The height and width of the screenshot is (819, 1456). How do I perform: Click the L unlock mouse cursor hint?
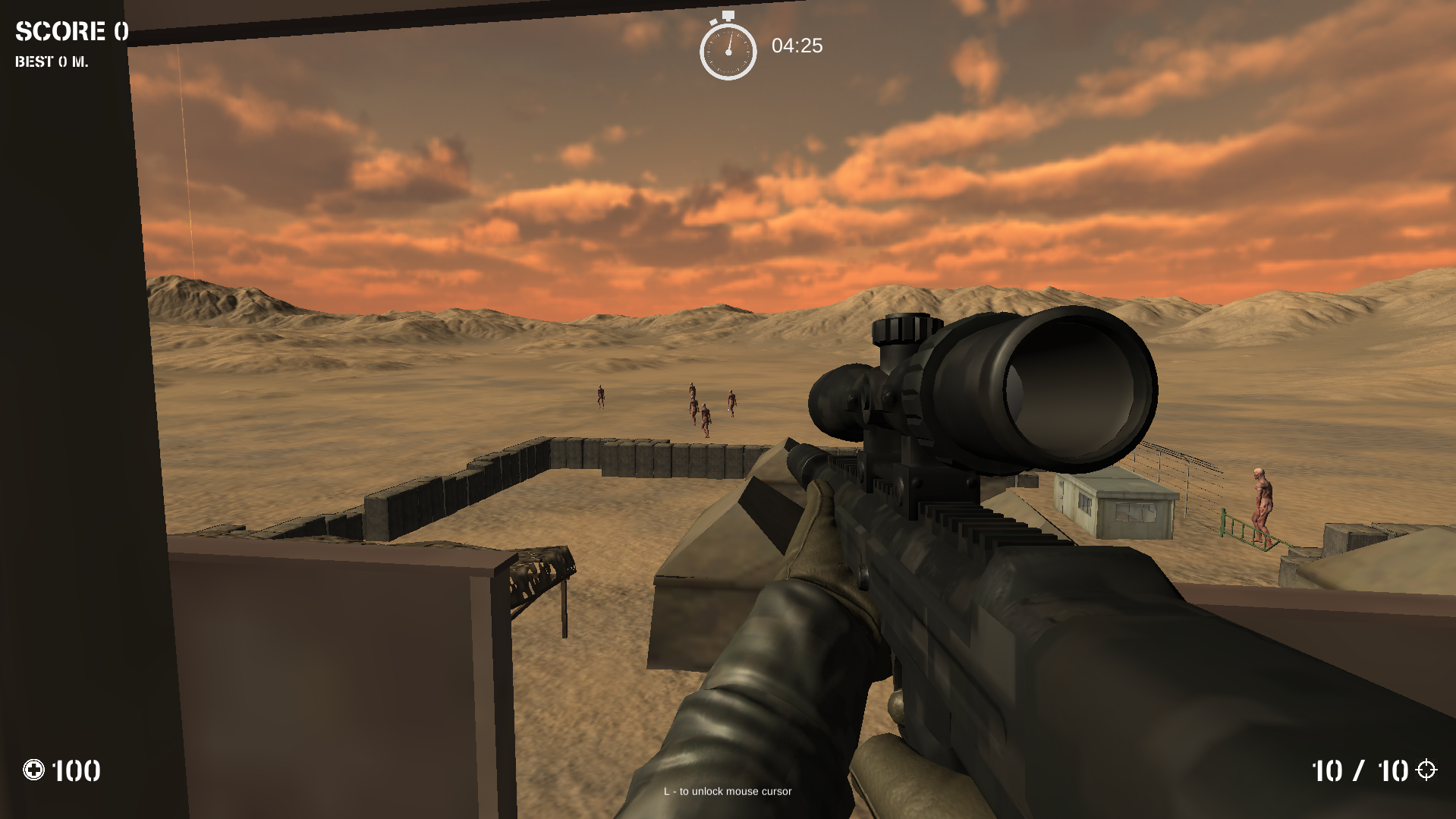point(726,791)
